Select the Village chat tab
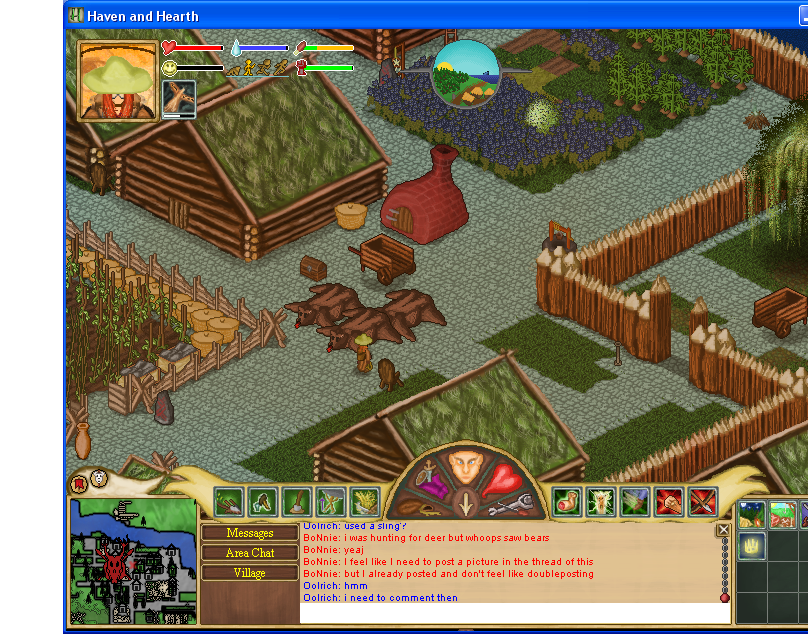Image resolution: width=808 pixels, height=634 pixels. (250, 573)
